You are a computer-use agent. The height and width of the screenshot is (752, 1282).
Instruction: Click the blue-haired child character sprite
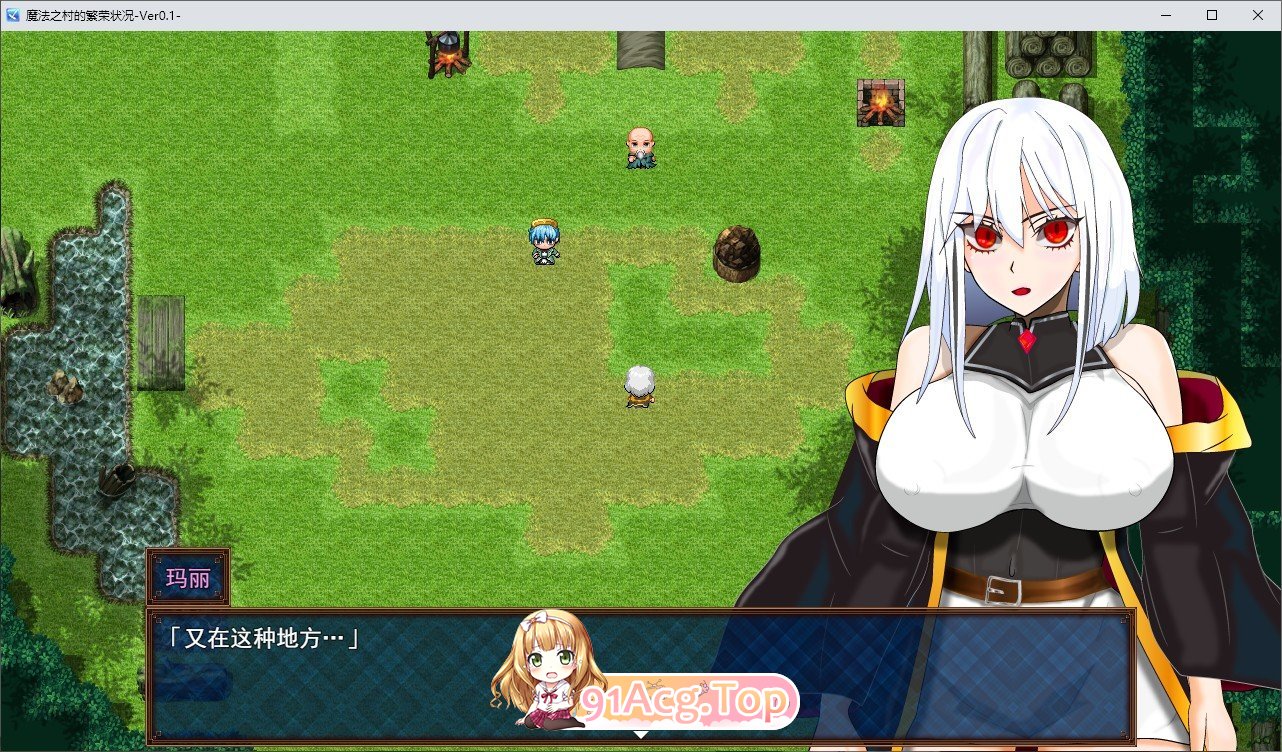(x=544, y=243)
